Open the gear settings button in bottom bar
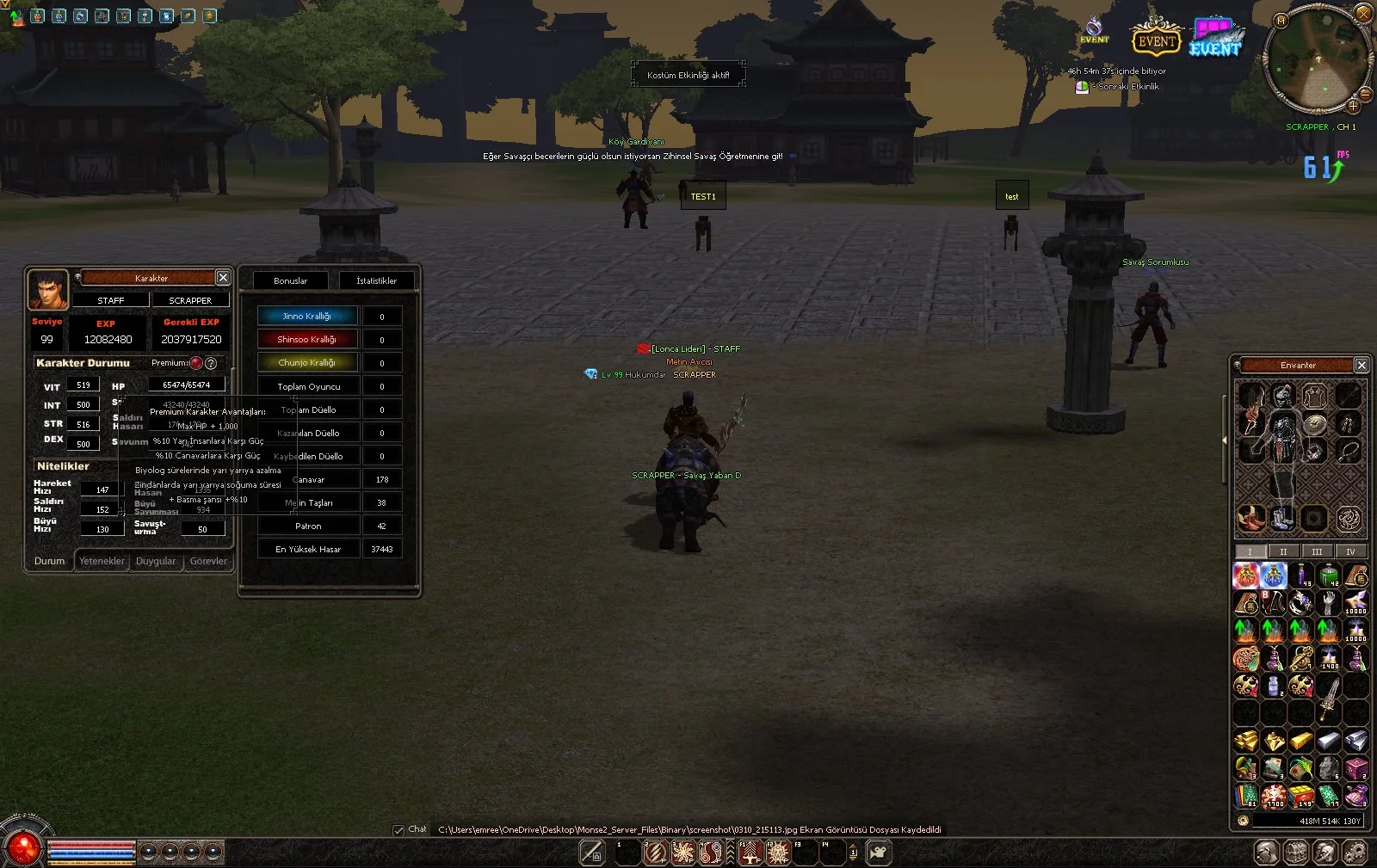This screenshot has height=868, width=1377. (1354, 853)
